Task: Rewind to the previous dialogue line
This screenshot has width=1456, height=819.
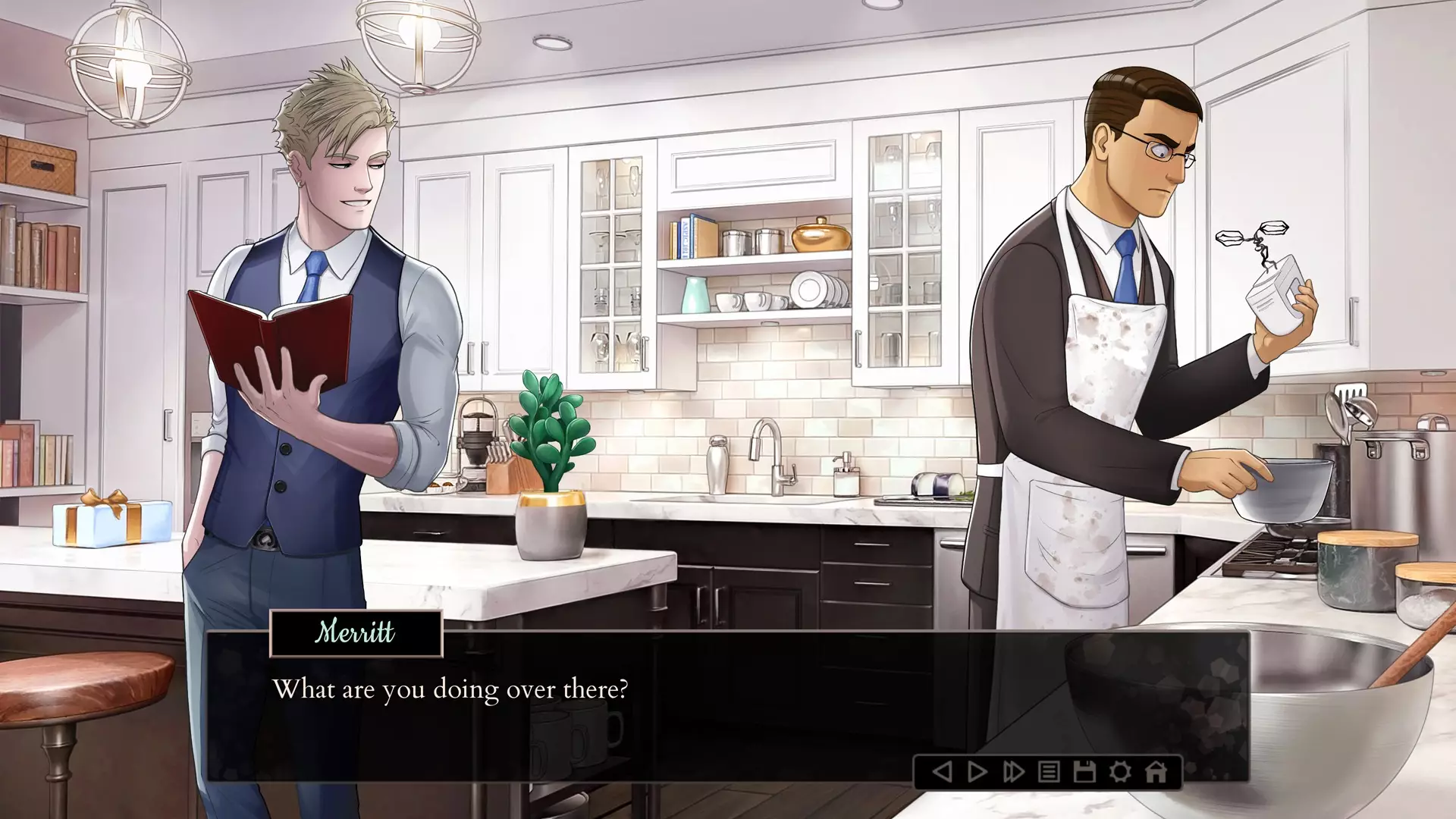Action: pos(942,772)
